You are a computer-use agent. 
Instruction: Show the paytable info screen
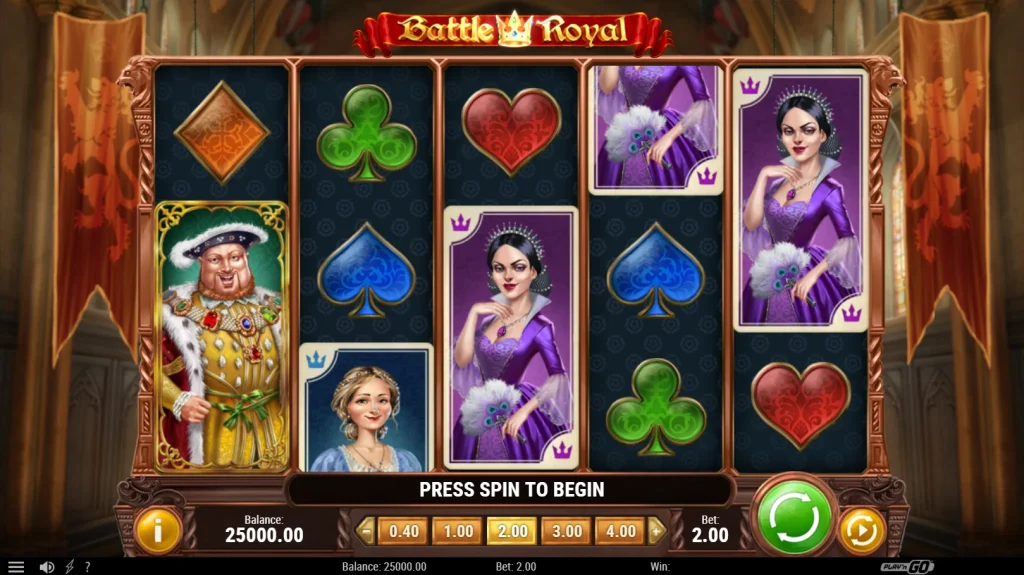[x=157, y=530]
